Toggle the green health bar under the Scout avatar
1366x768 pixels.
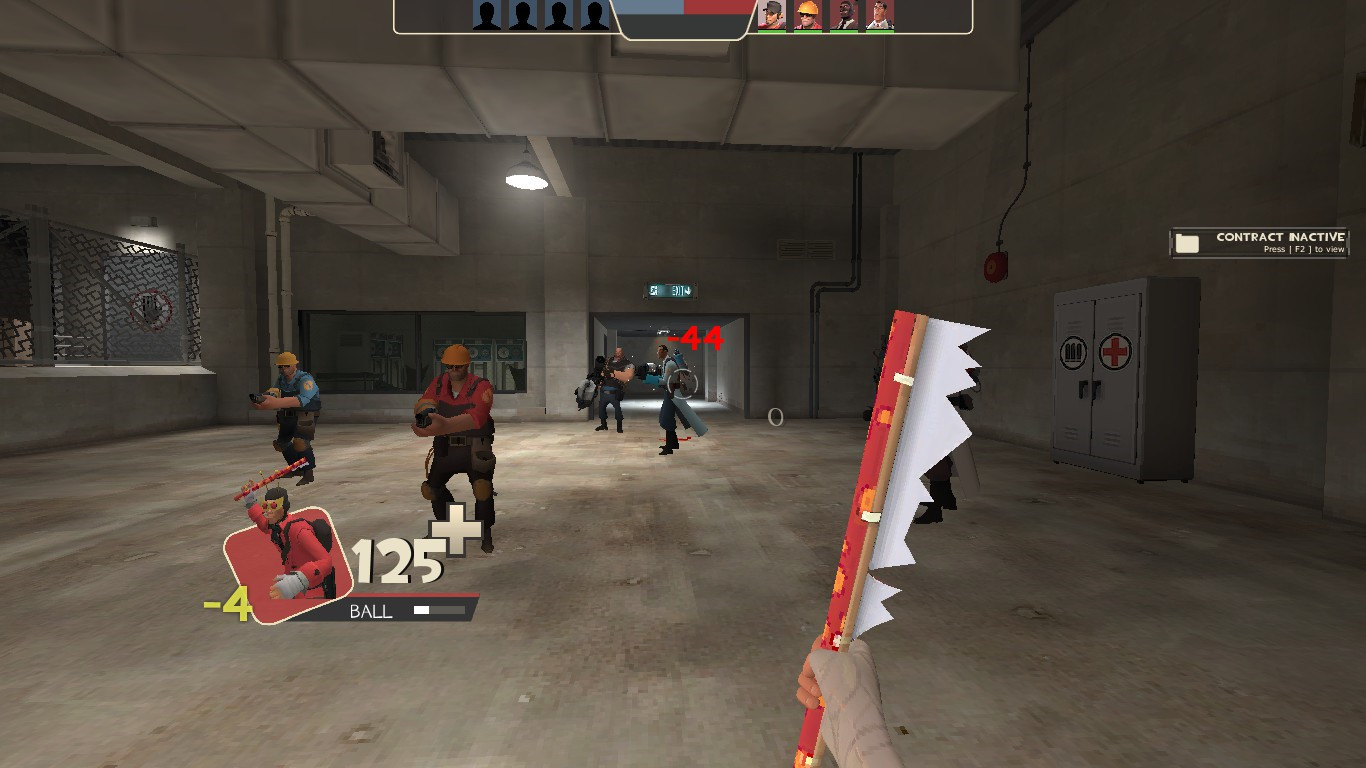pos(772,33)
